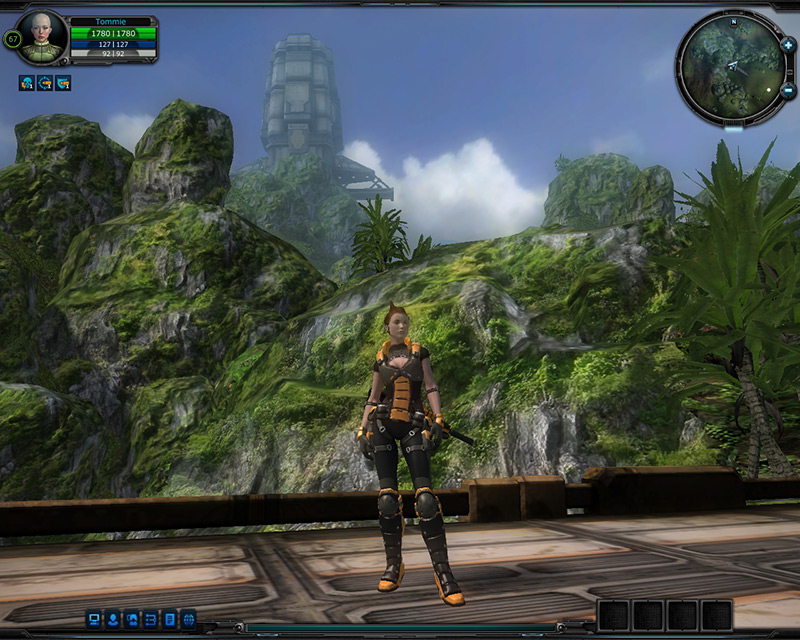Viewport: 800px width, 640px height.
Task: Open the two-person social icon
Action: click(132, 618)
